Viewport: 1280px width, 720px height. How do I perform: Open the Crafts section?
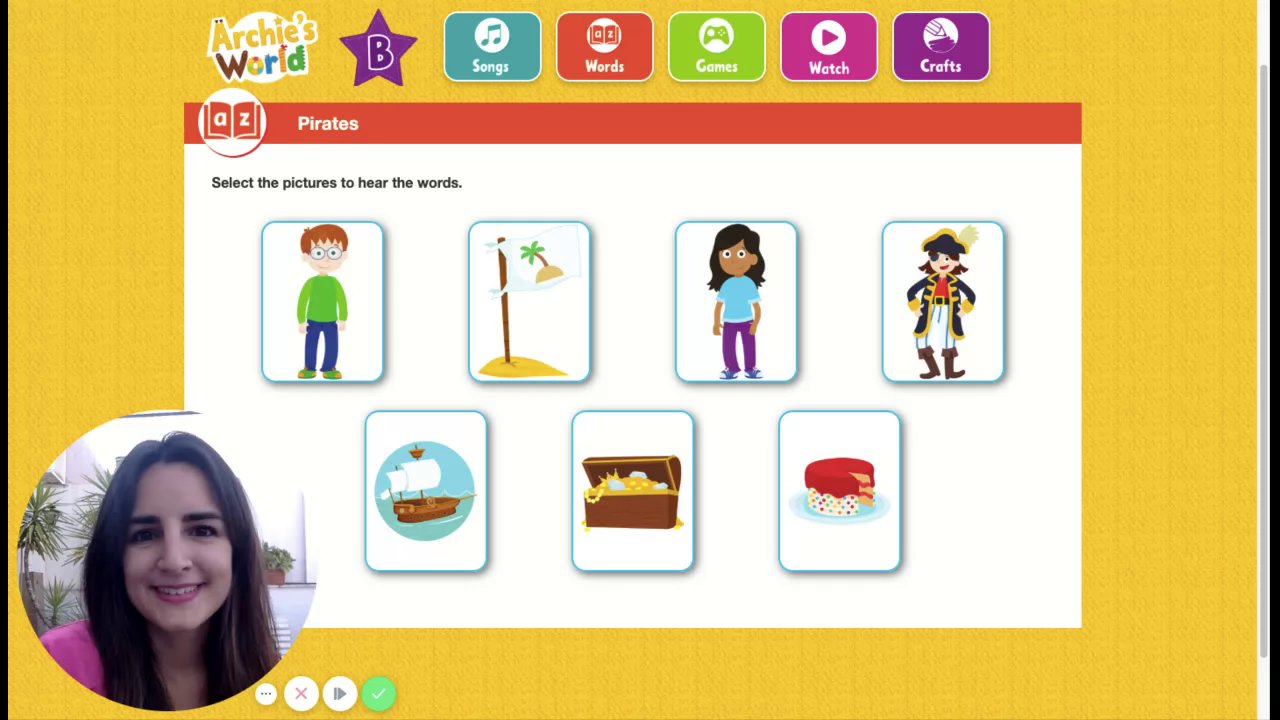coord(940,47)
